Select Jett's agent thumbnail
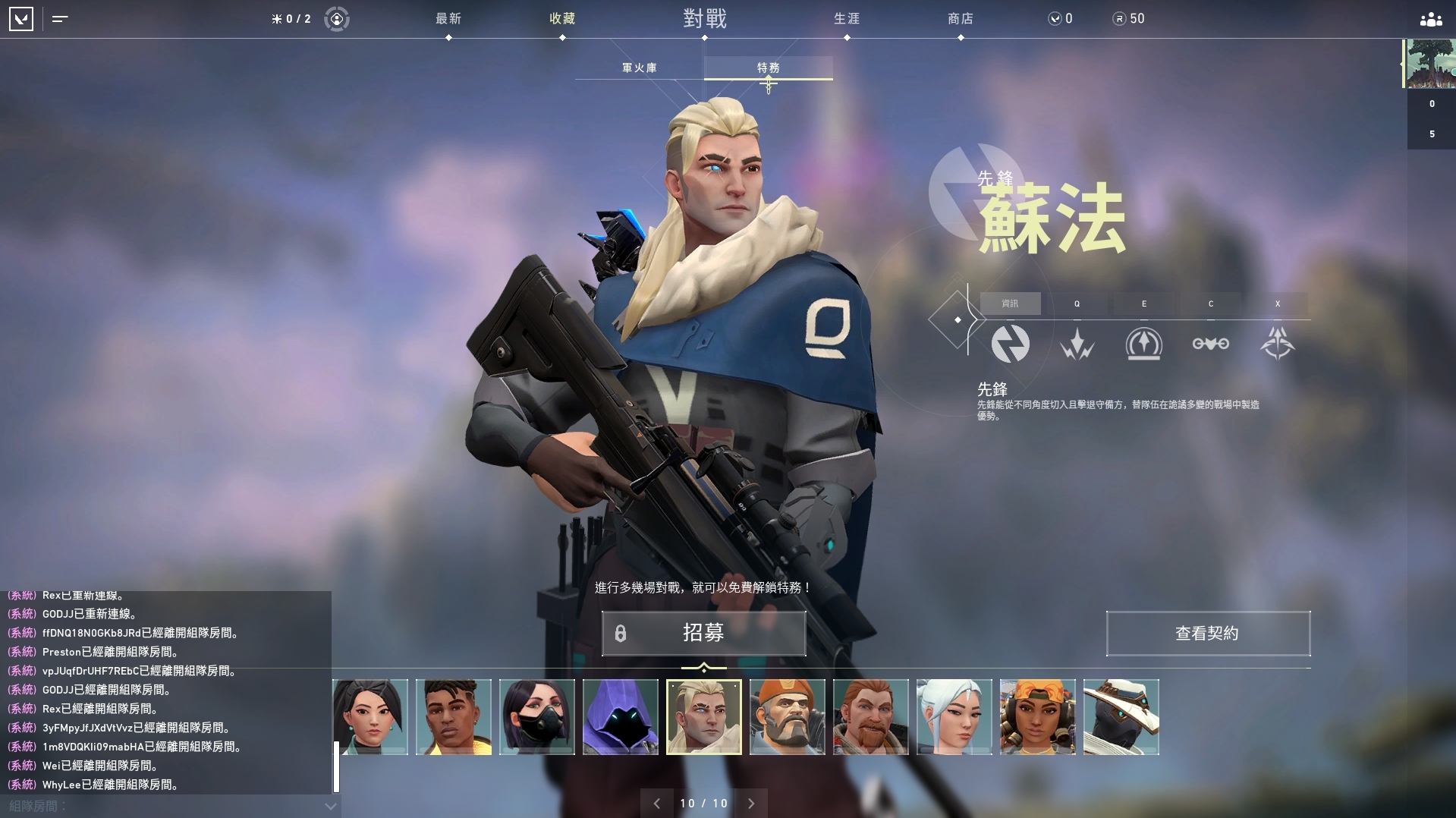 [954, 716]
